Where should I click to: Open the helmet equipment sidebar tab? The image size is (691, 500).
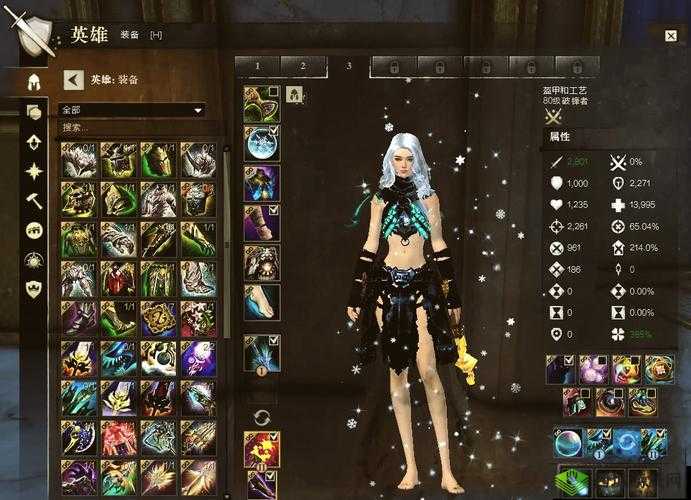34,81
